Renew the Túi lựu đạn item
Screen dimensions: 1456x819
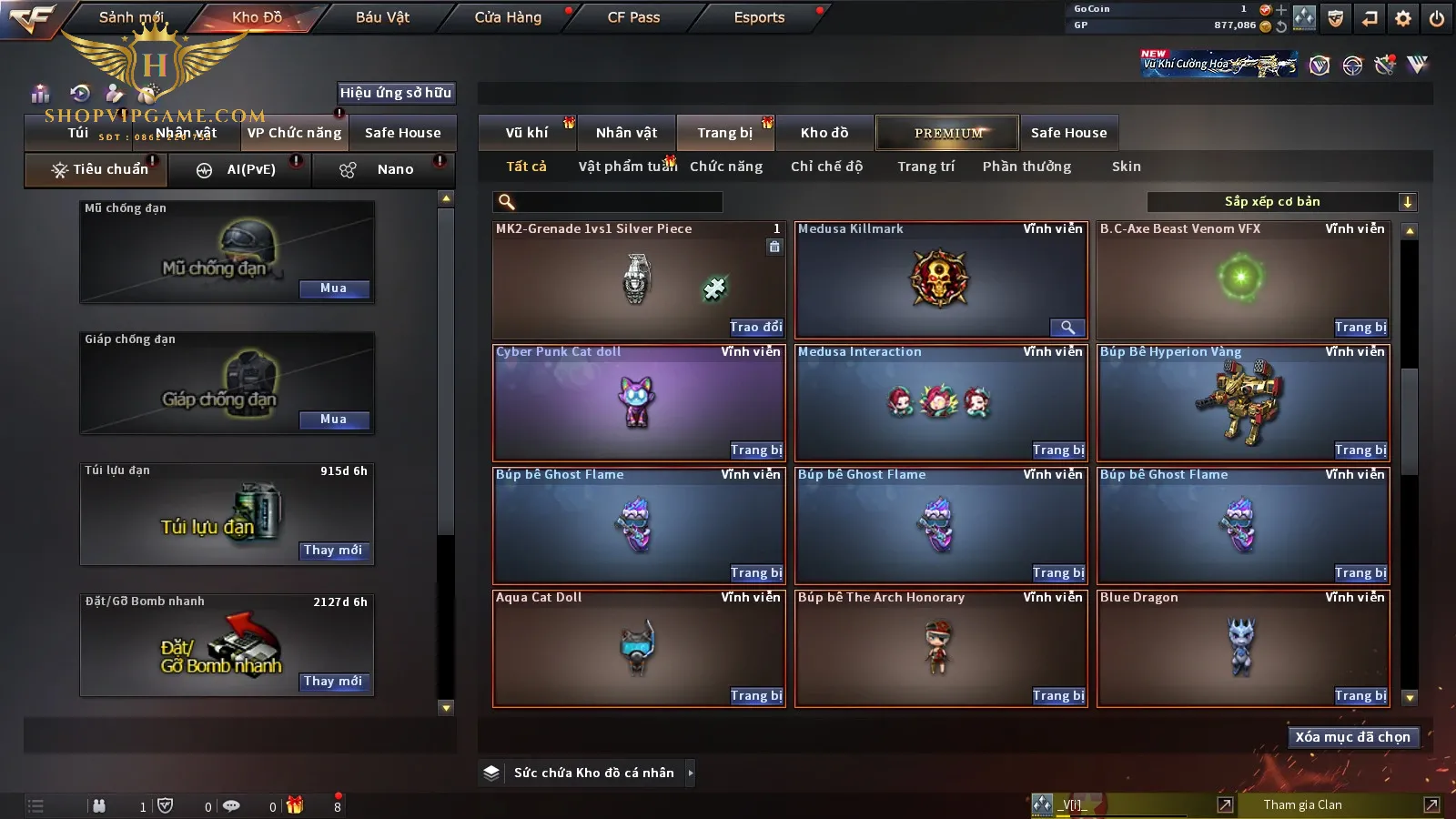pos(333,551)
